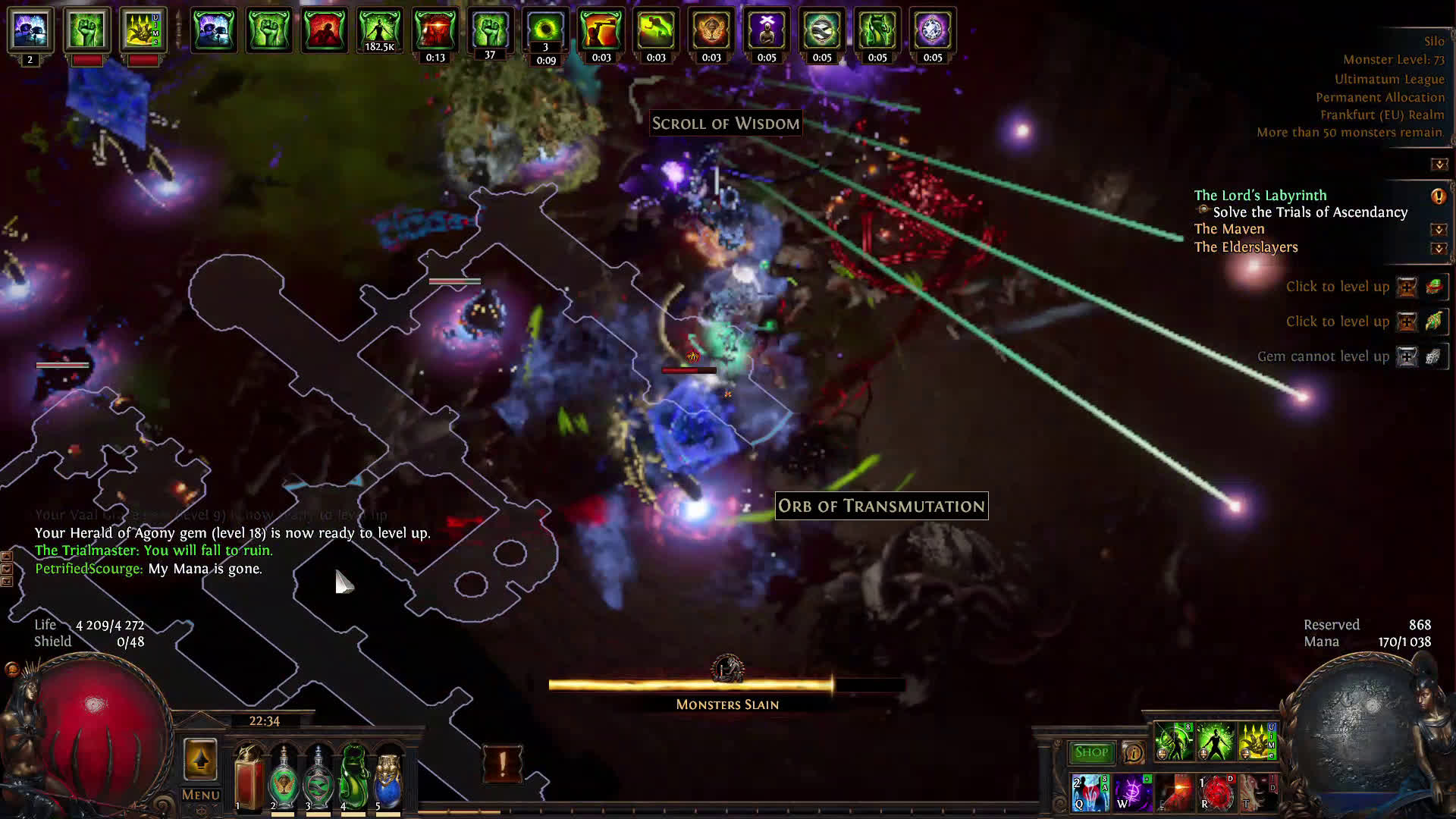Use the blue gold-topped flask in slot 5

pyautogui.click(x=388, y=777)
